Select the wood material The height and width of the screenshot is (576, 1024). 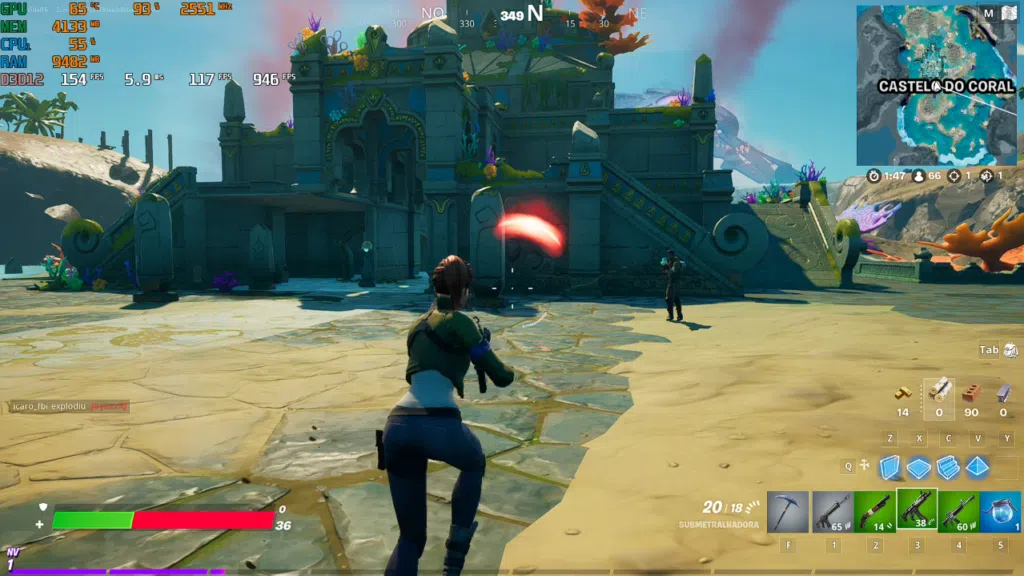(938, 390)
